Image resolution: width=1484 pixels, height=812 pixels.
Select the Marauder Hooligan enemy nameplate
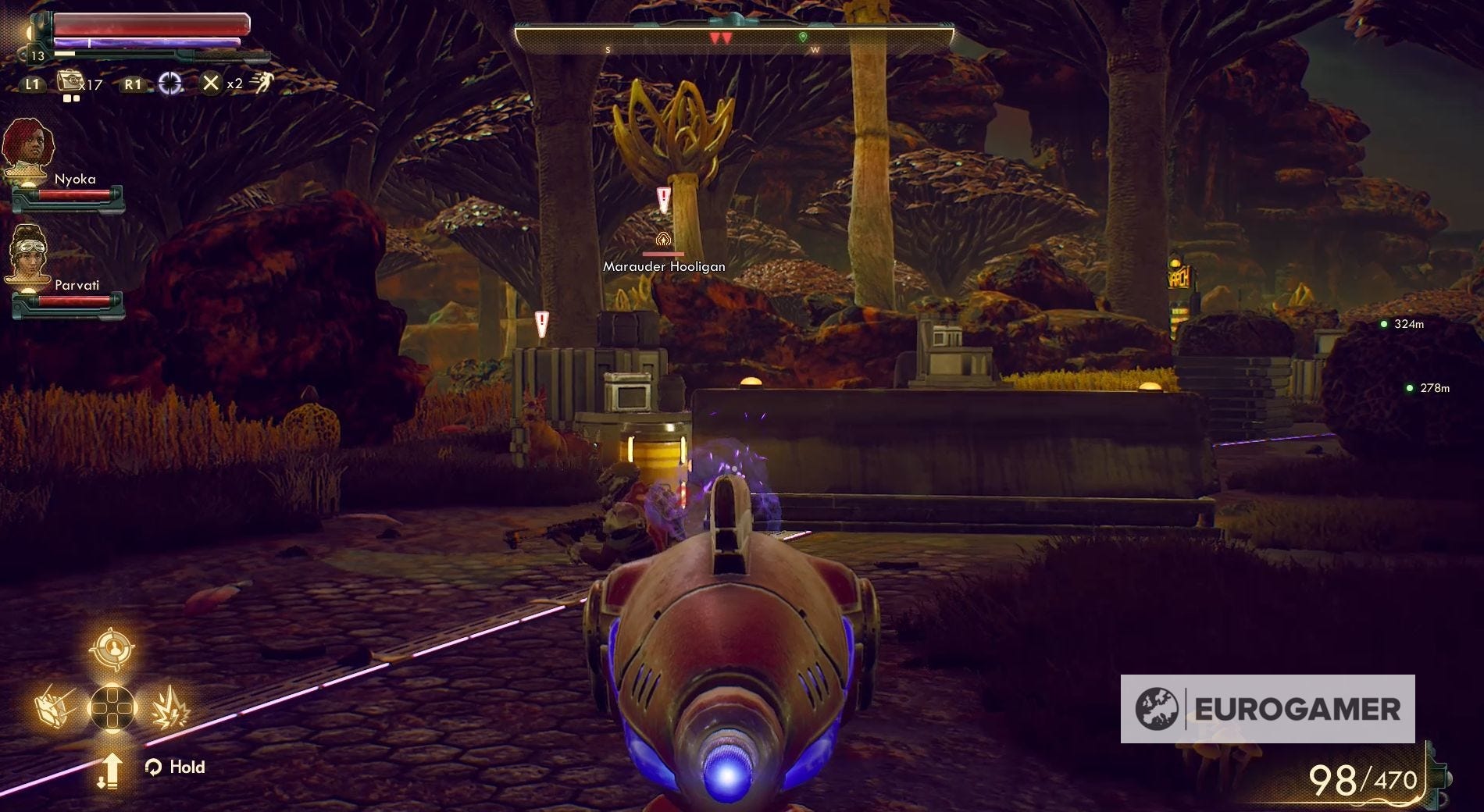point(663,266)
